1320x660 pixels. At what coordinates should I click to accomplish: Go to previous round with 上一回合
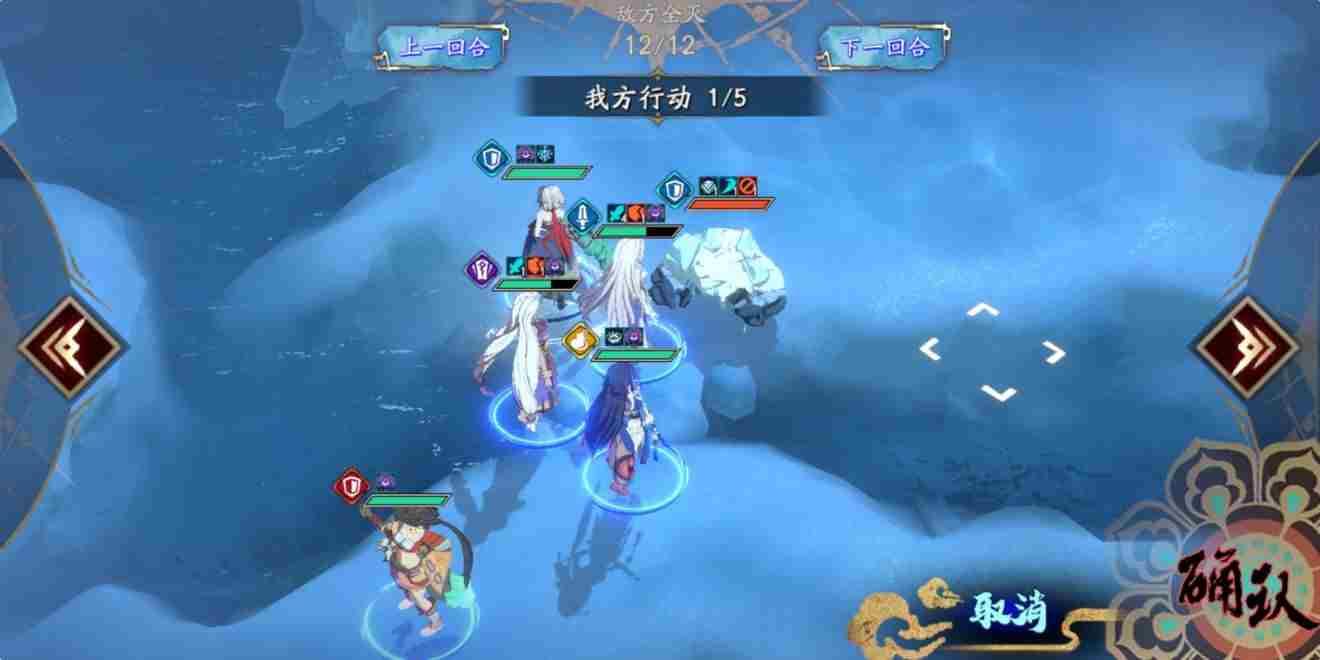[x=444, y=47]
